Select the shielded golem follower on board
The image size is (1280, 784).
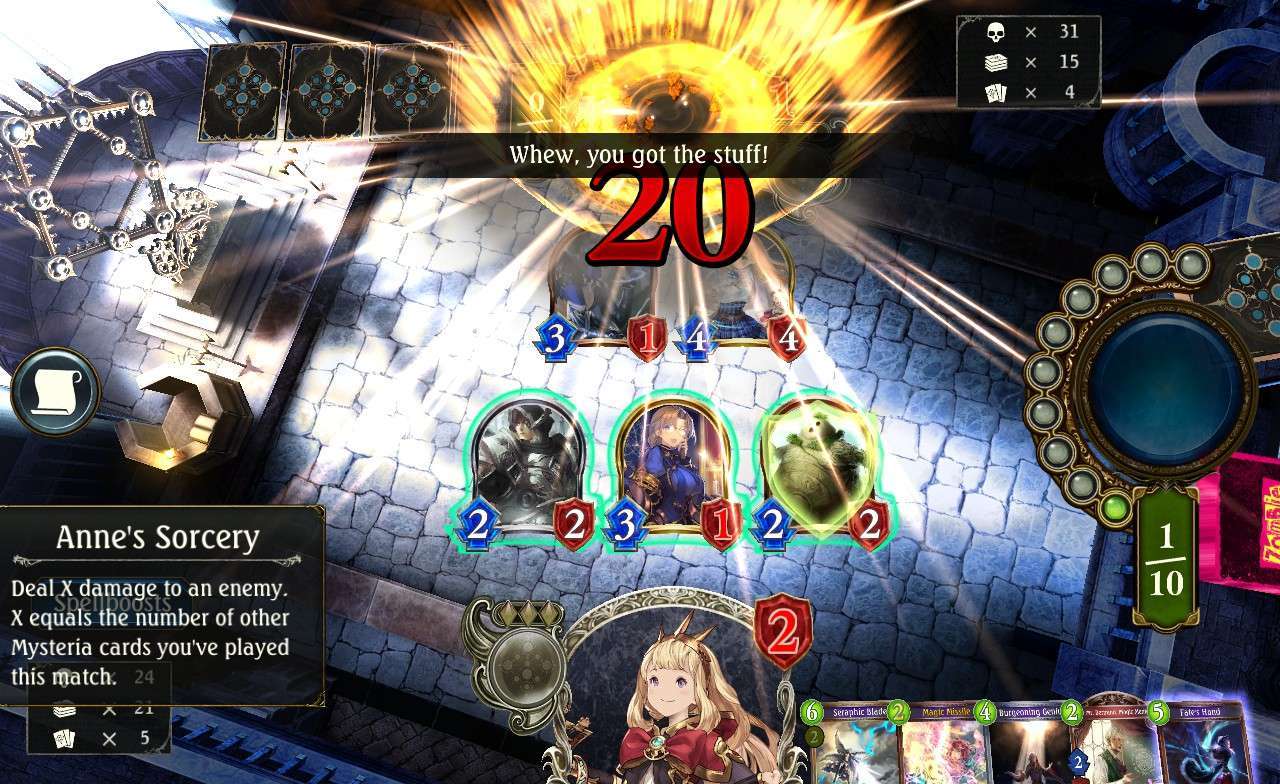(x=820, y=465)
